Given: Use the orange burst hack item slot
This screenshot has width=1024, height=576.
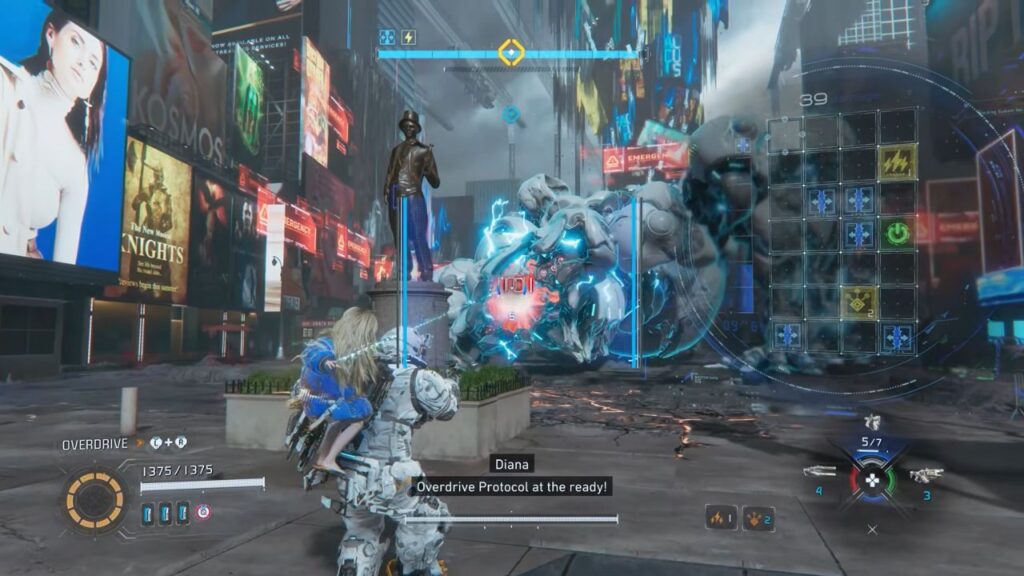Looking at the screenshot, I should (x=757, y=518).
